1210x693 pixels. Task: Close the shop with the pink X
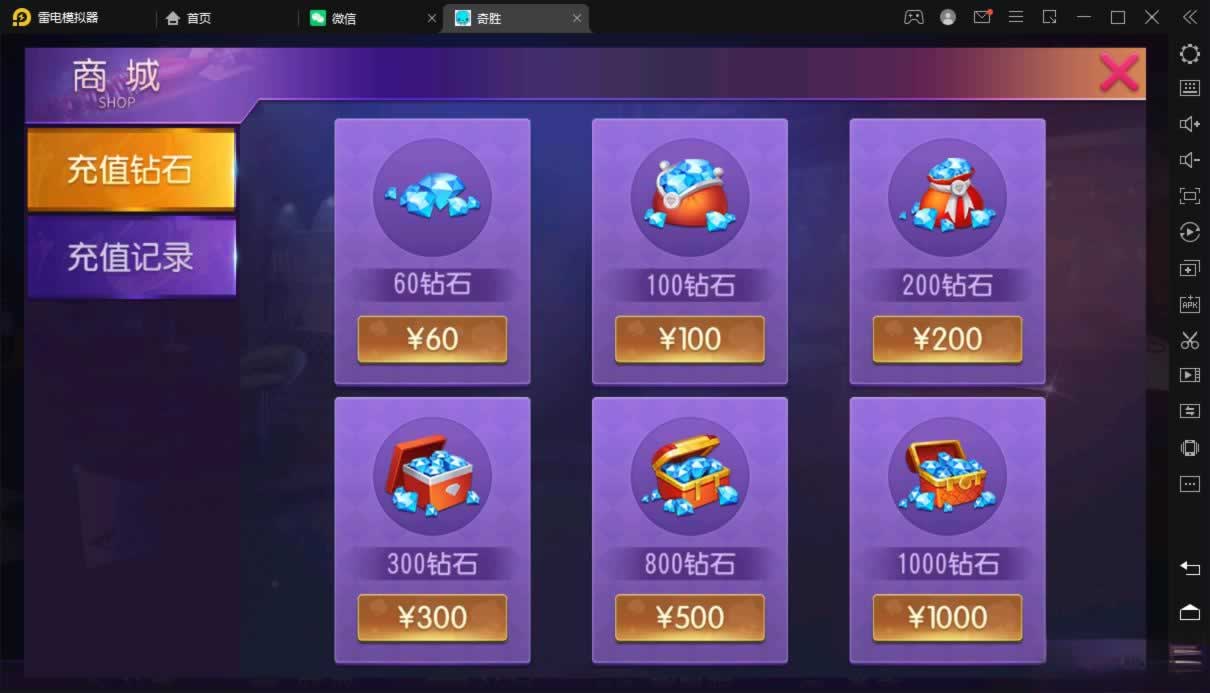click(1118, 73)
